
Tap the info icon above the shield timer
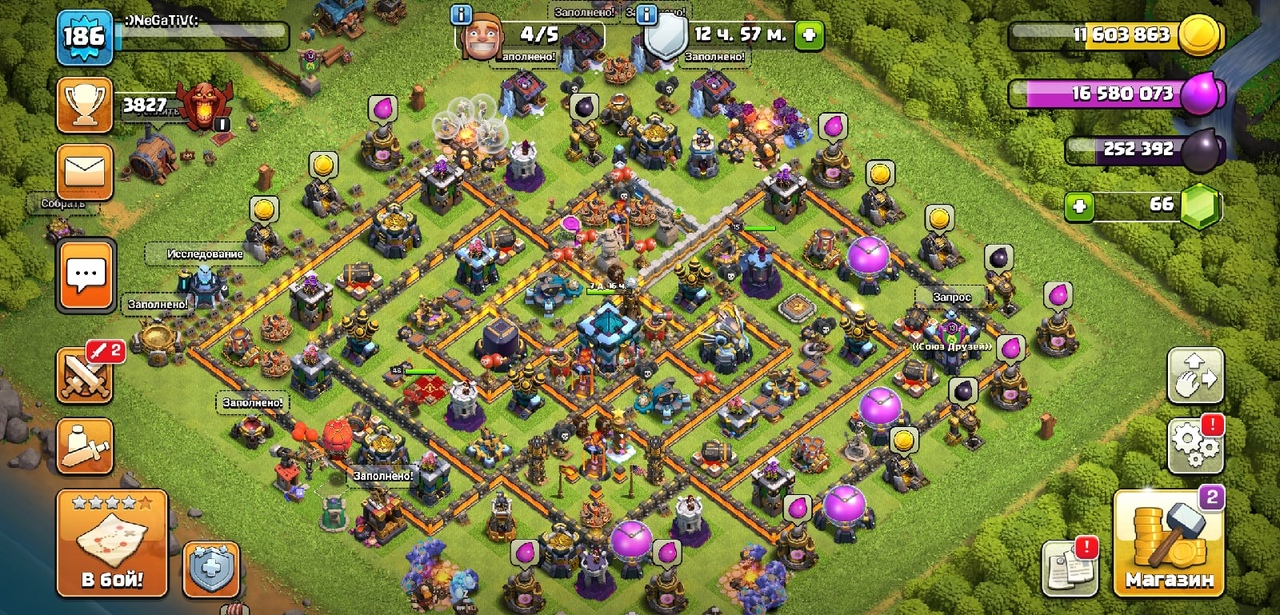pos(647,14)
